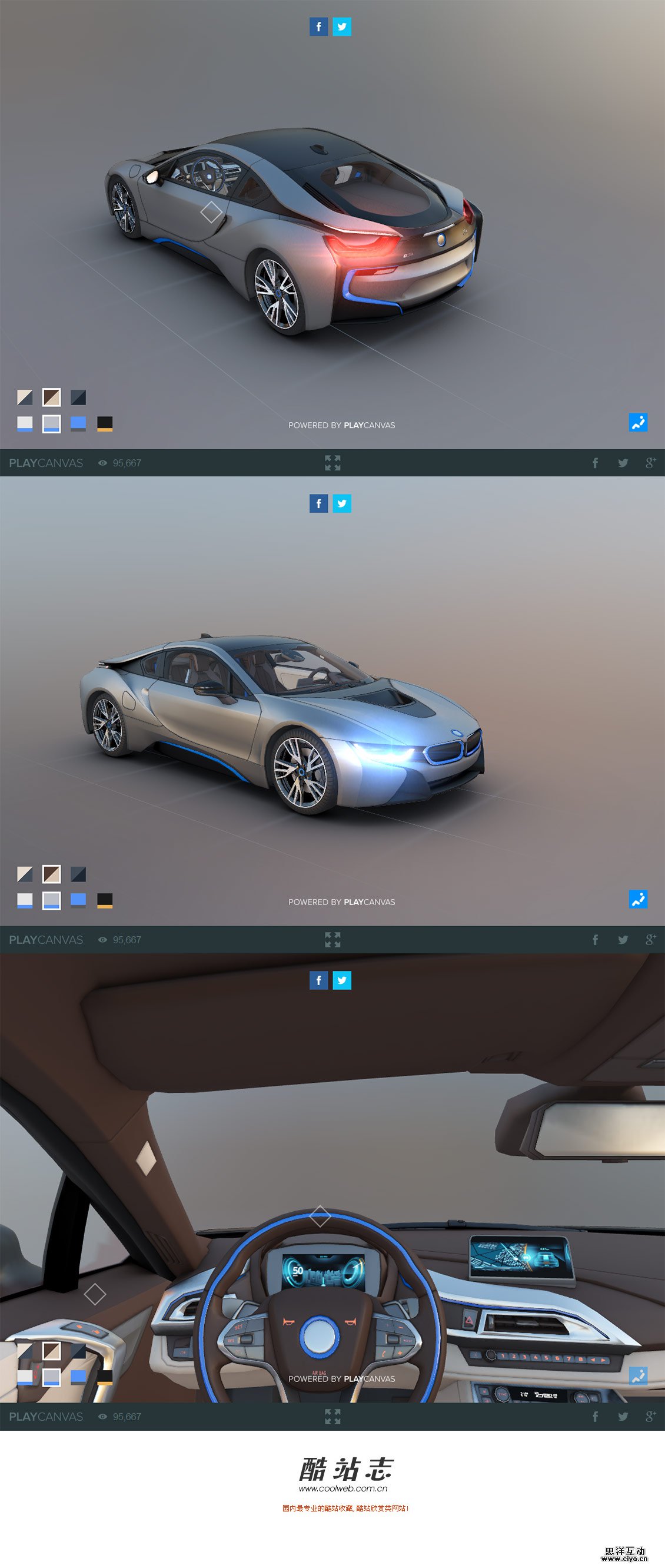Toggle fullscreen below the rear-view car panel
Viewport: 665px width, 1568px height.
[x=332, y=463]
